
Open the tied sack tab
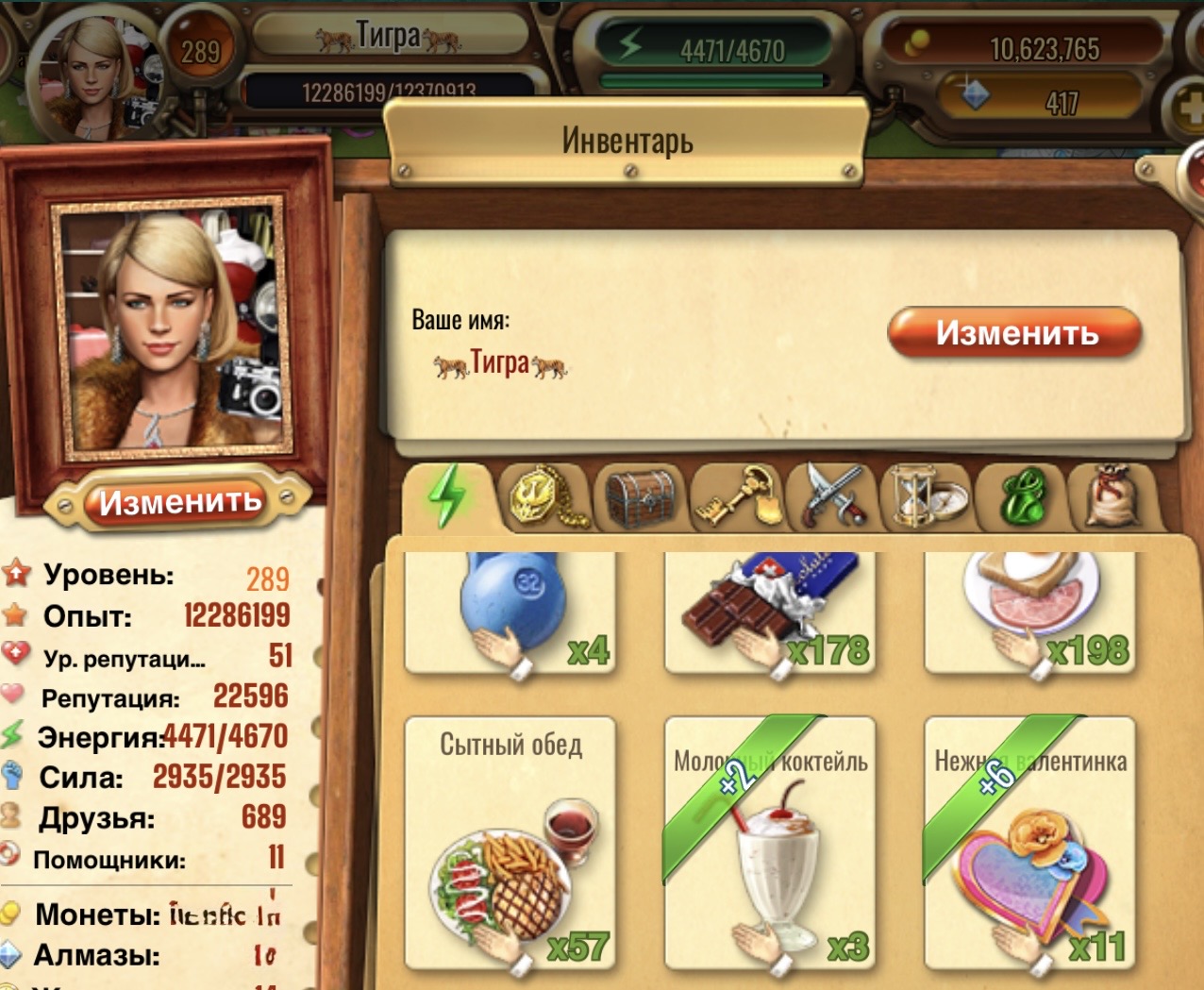point(1113,496)
